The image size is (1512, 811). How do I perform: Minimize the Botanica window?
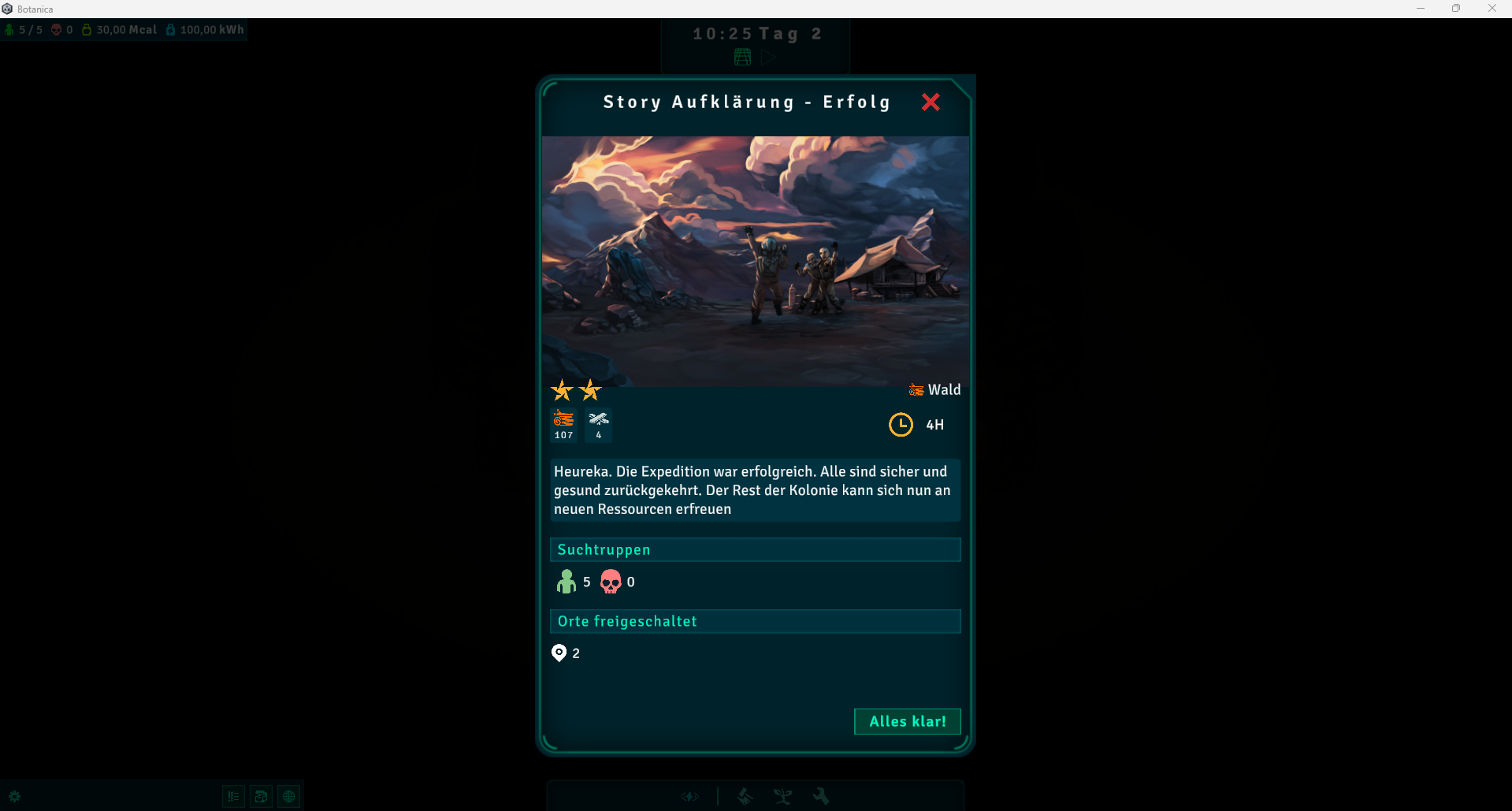point(1421,9)
